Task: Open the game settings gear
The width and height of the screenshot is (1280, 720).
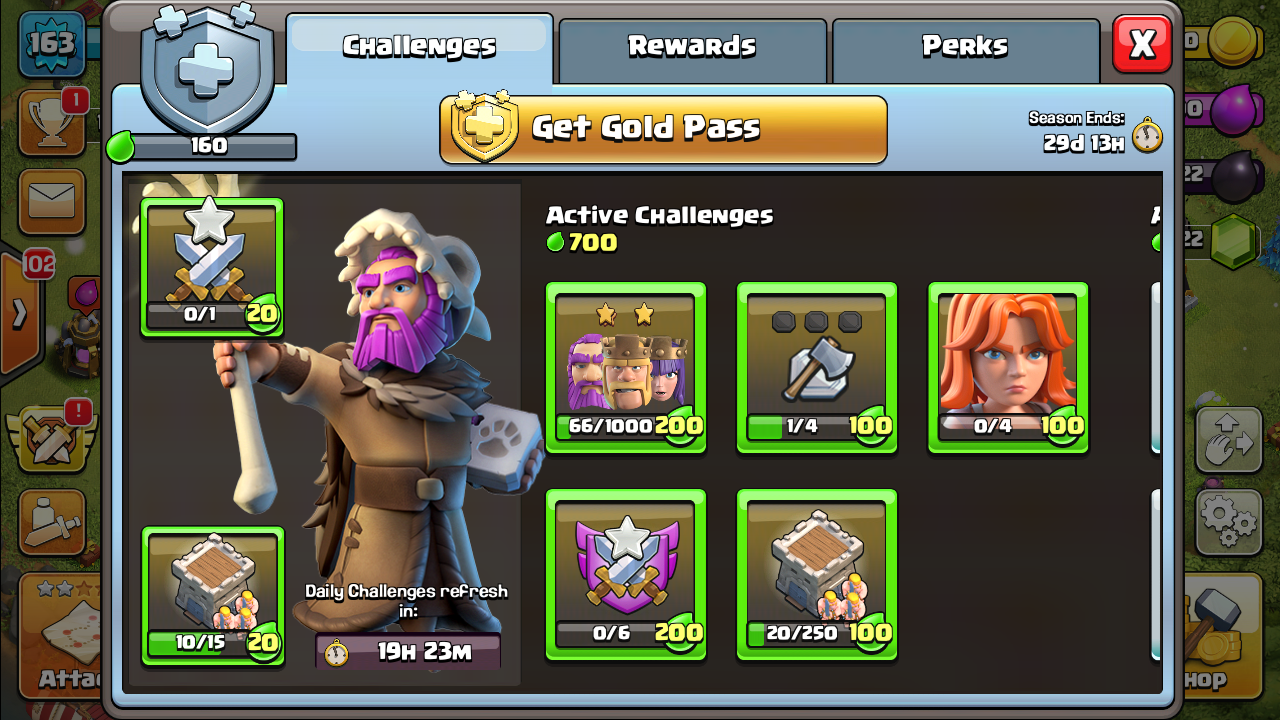Action: (x=1228, y=520)
